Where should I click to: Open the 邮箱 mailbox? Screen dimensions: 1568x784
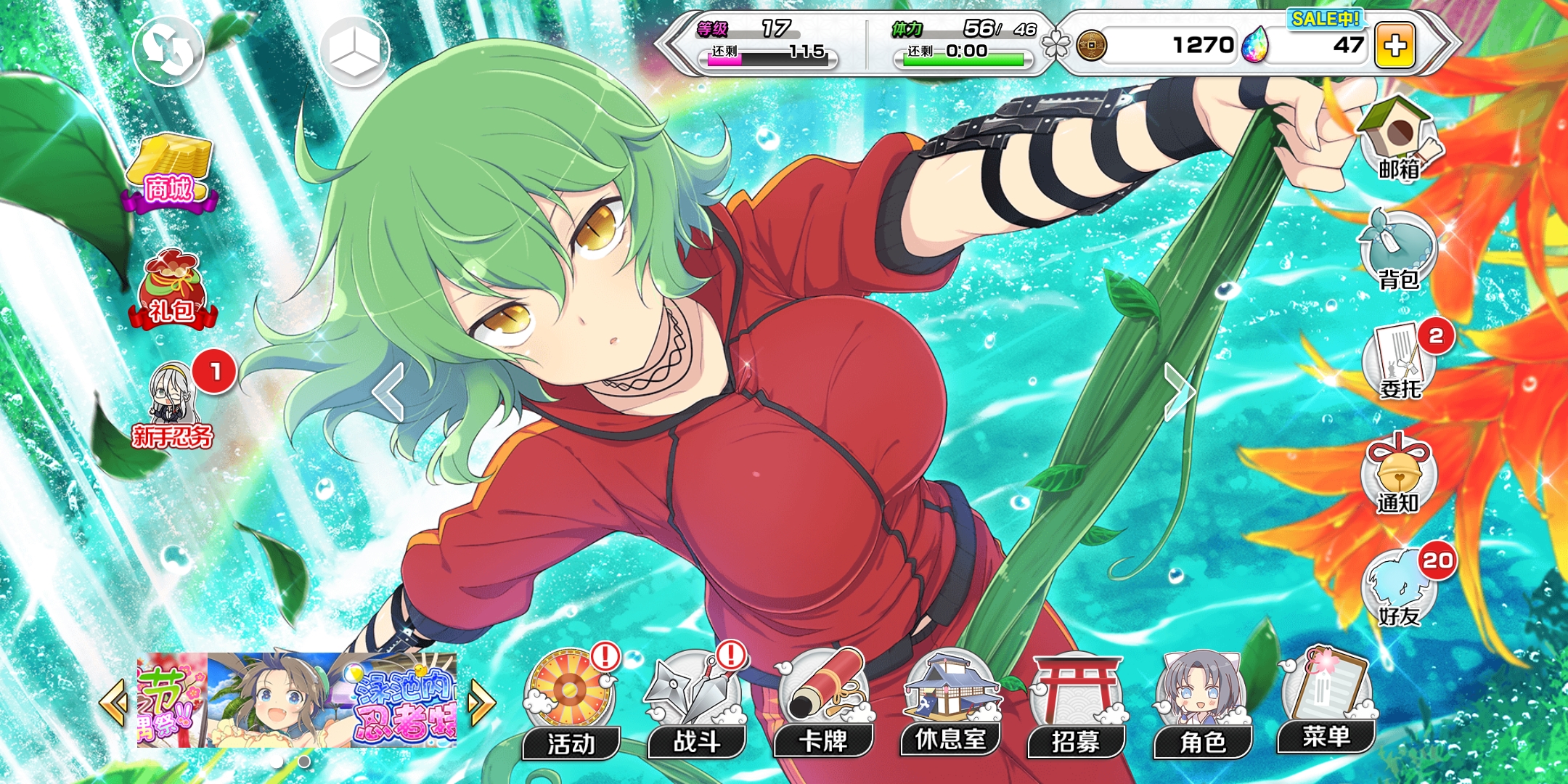tap(1398, 142)
